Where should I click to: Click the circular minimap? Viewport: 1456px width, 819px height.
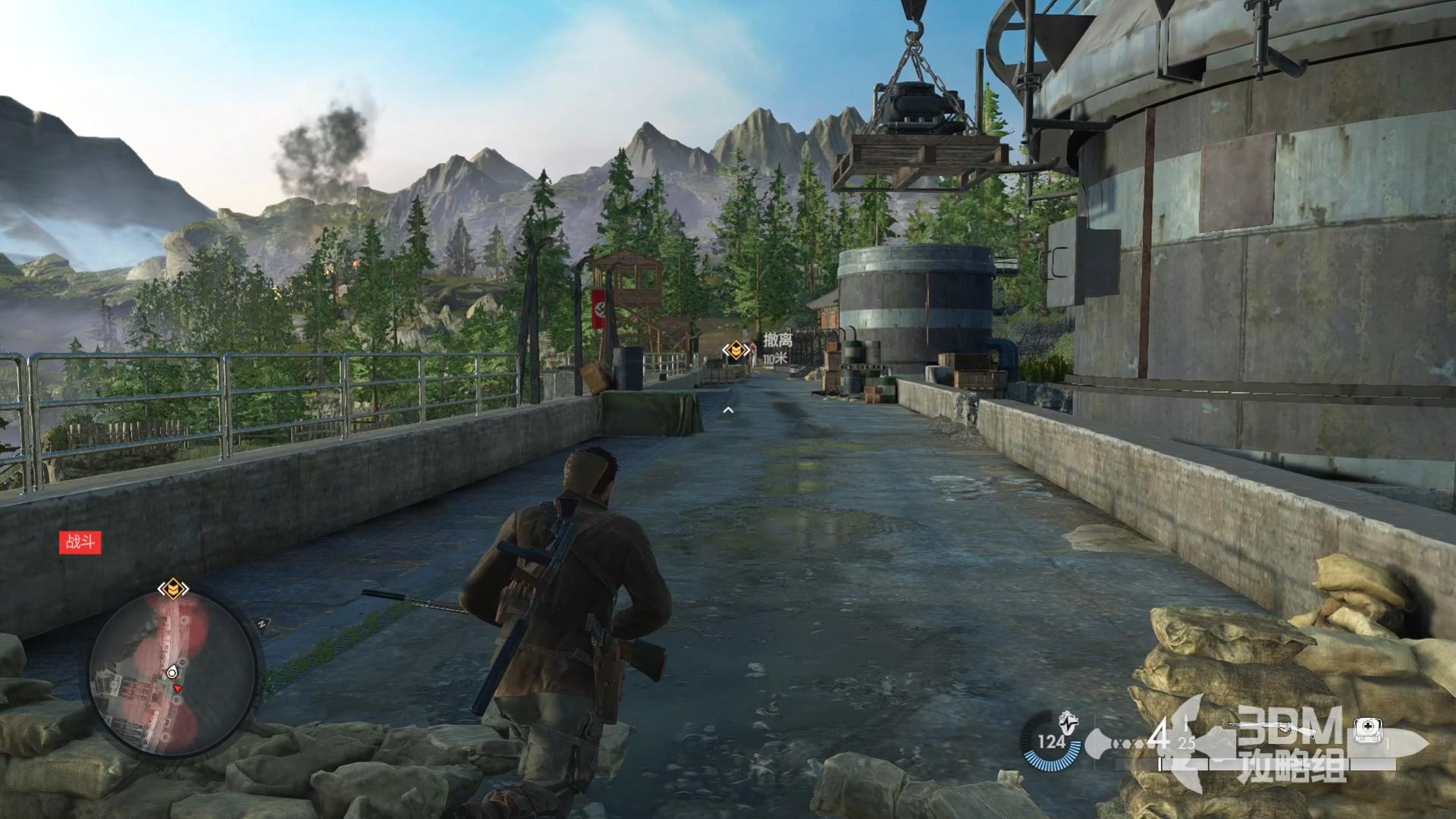point(173,676)
